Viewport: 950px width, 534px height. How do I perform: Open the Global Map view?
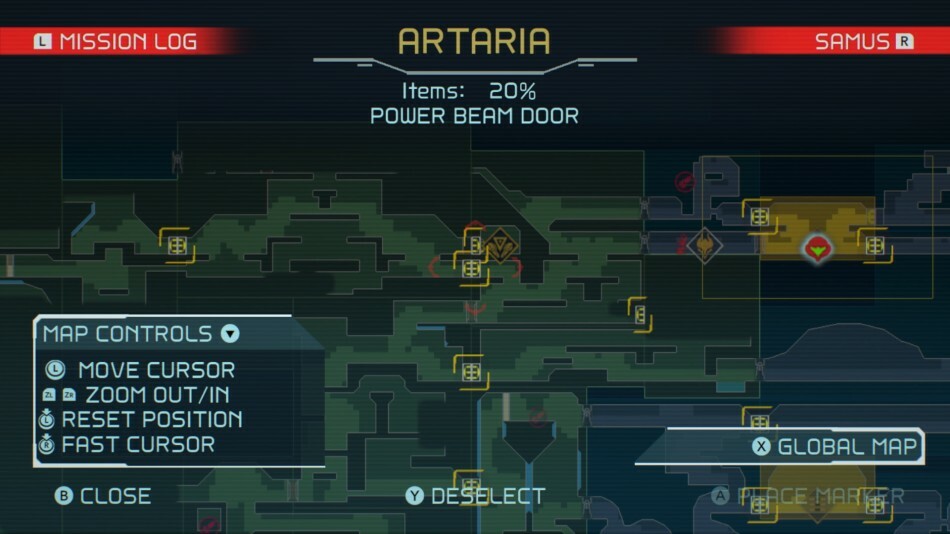835,447
